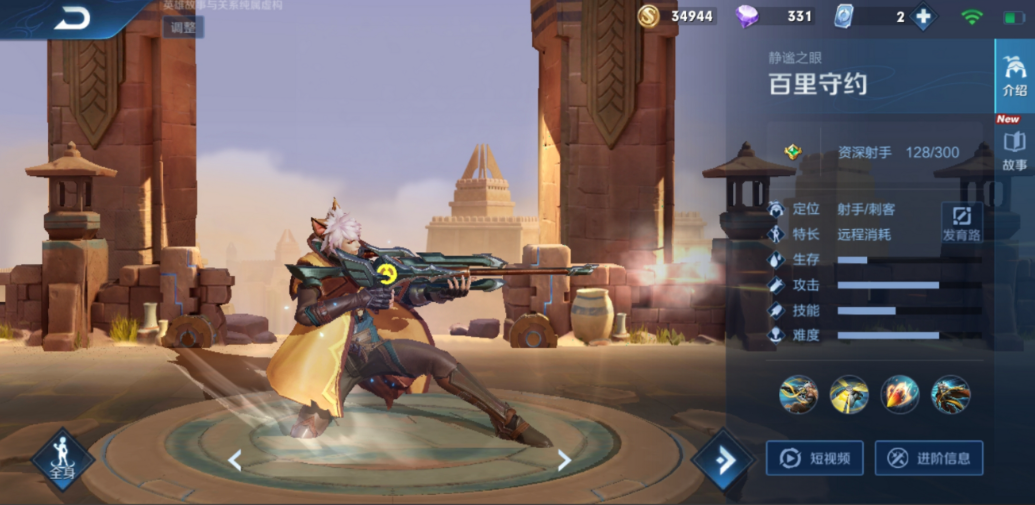The width and height of the screenshot is (1035, 505).
Task: Open the 故事 story tab
Action: pyautogui.click(x=1014, y=150)
